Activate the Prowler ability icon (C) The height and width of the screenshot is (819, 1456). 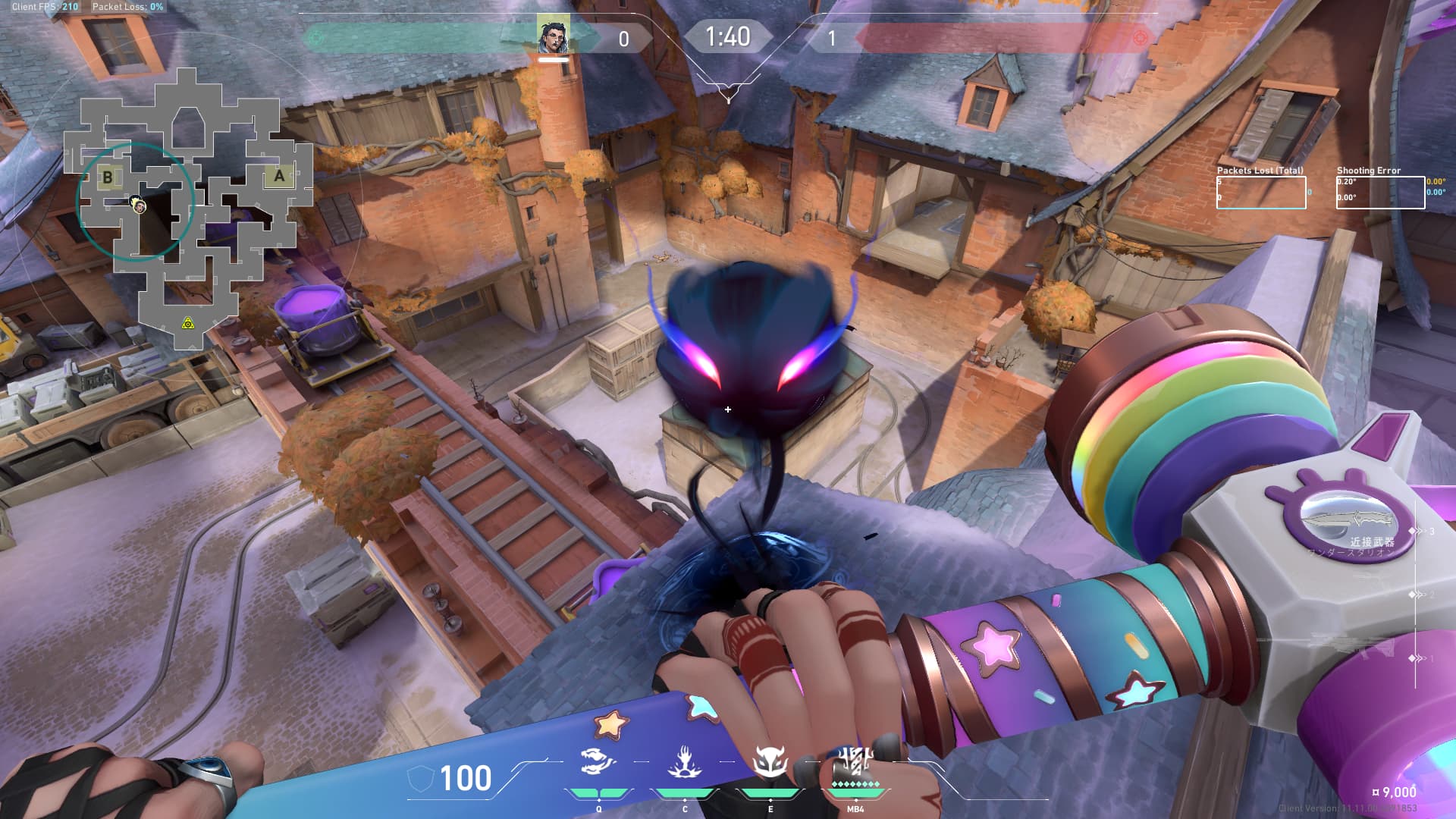684,762
